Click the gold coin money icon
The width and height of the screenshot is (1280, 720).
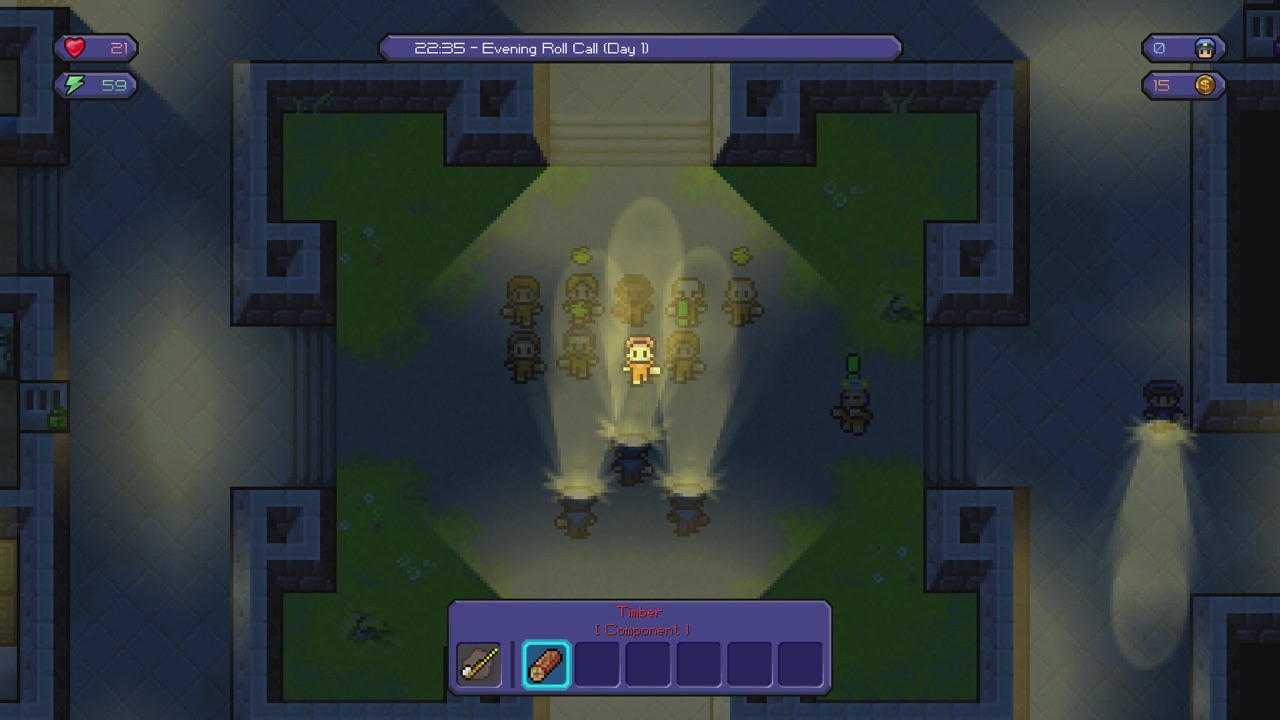1203,85
